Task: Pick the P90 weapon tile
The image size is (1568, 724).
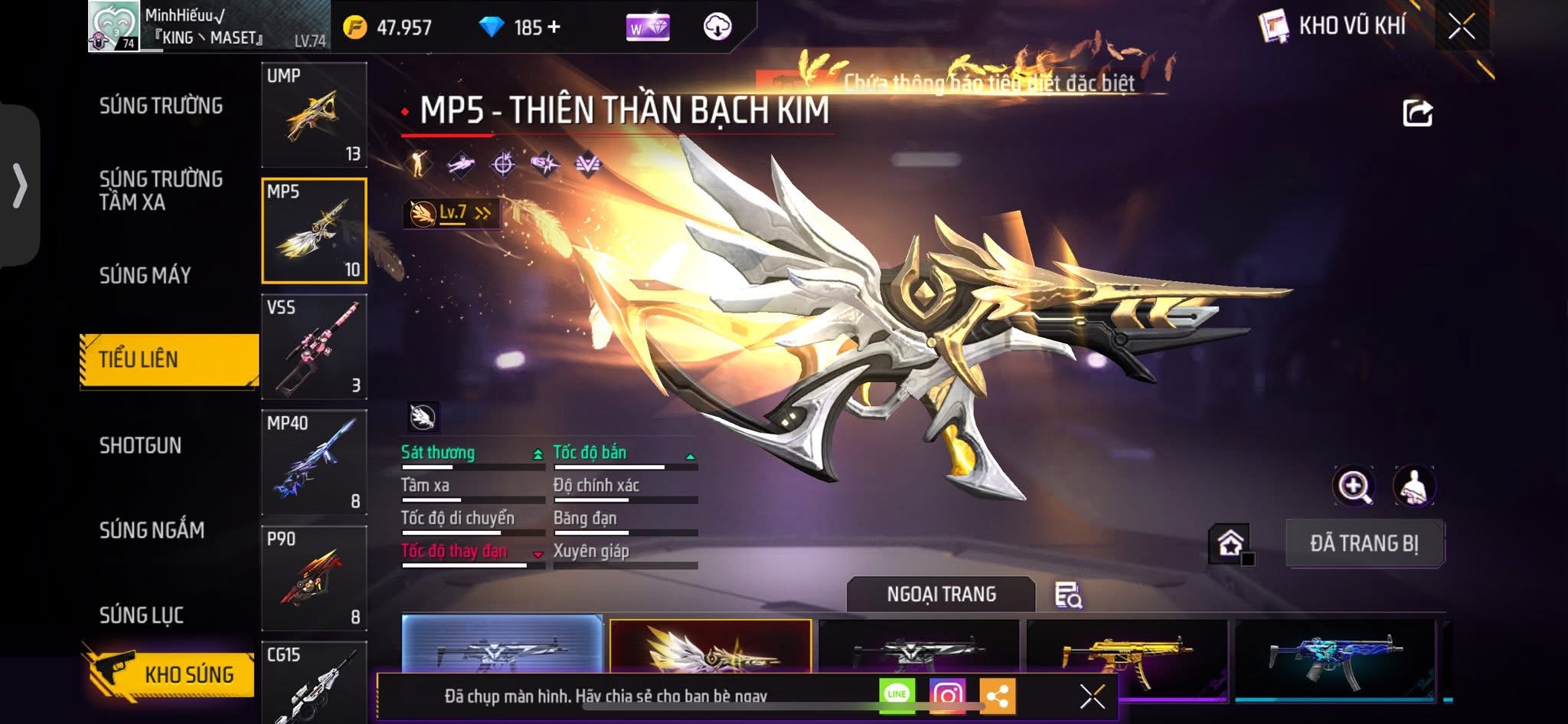Action: (x=314, y=578)
